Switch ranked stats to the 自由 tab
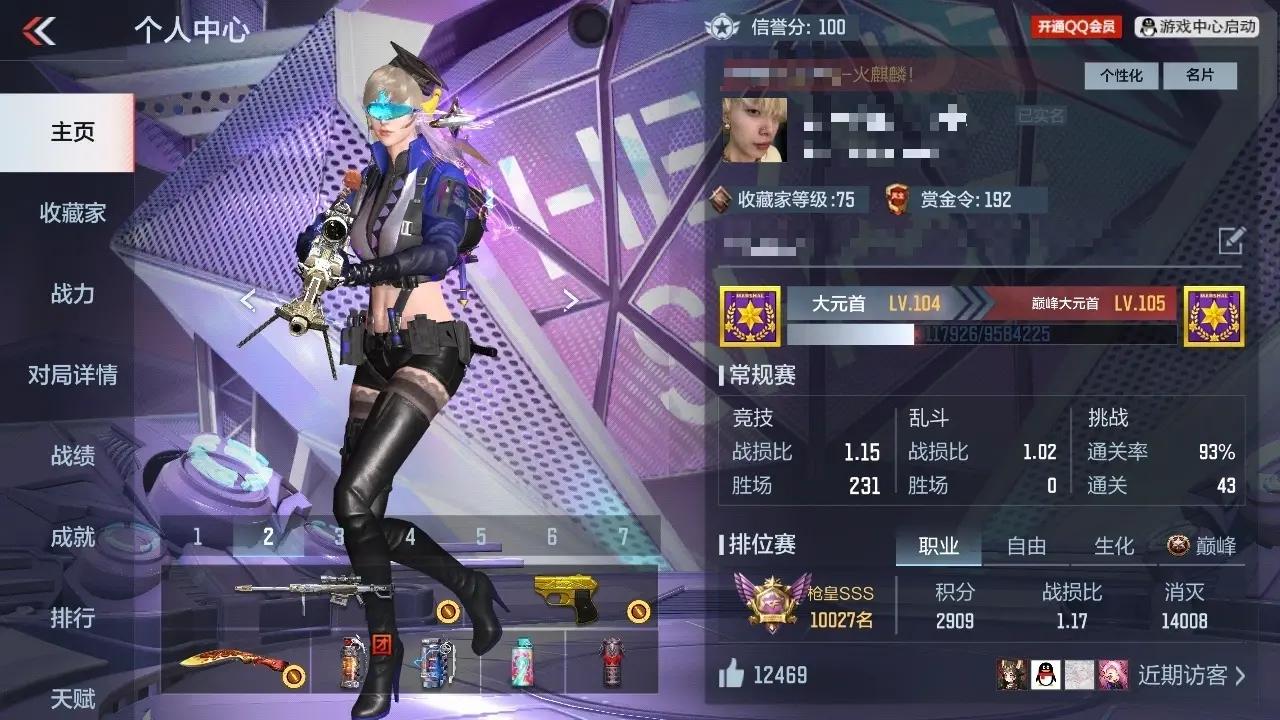 tap(1026, 546)
